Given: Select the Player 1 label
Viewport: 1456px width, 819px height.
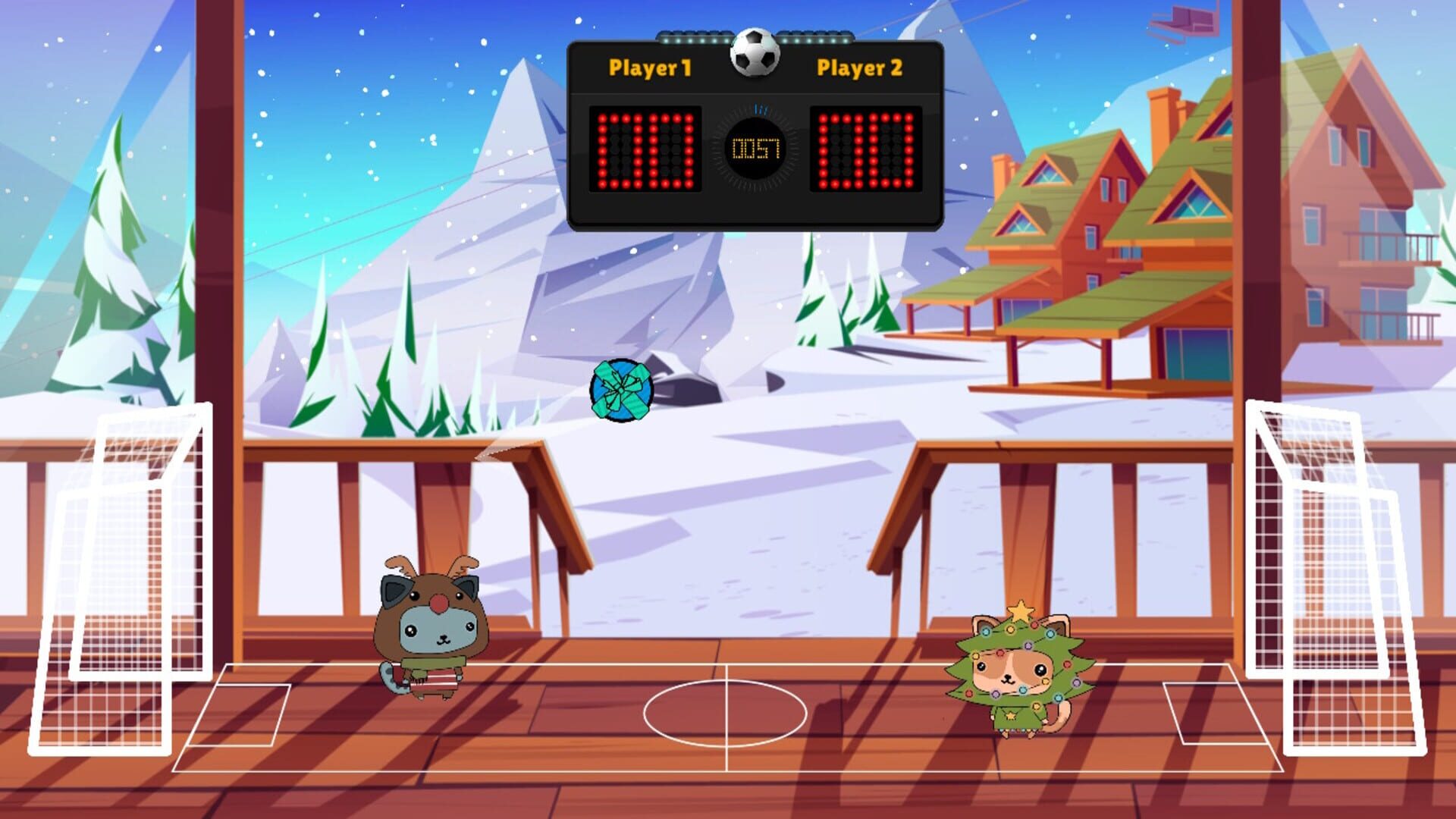Looking at the screenshot, I should tap(648, 68).
